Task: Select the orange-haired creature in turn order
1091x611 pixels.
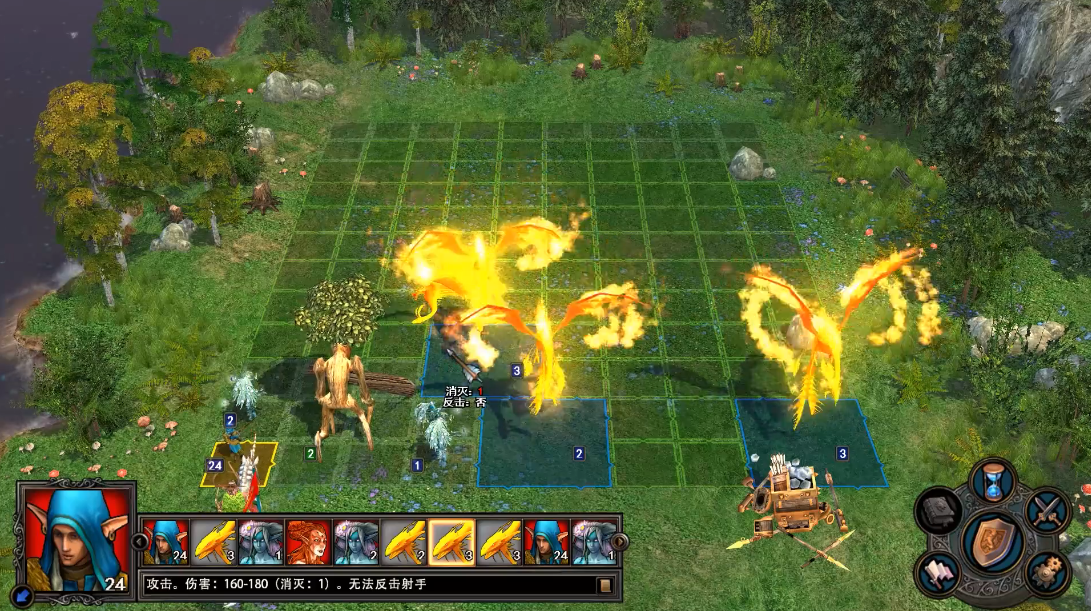Action: [309, 542]
